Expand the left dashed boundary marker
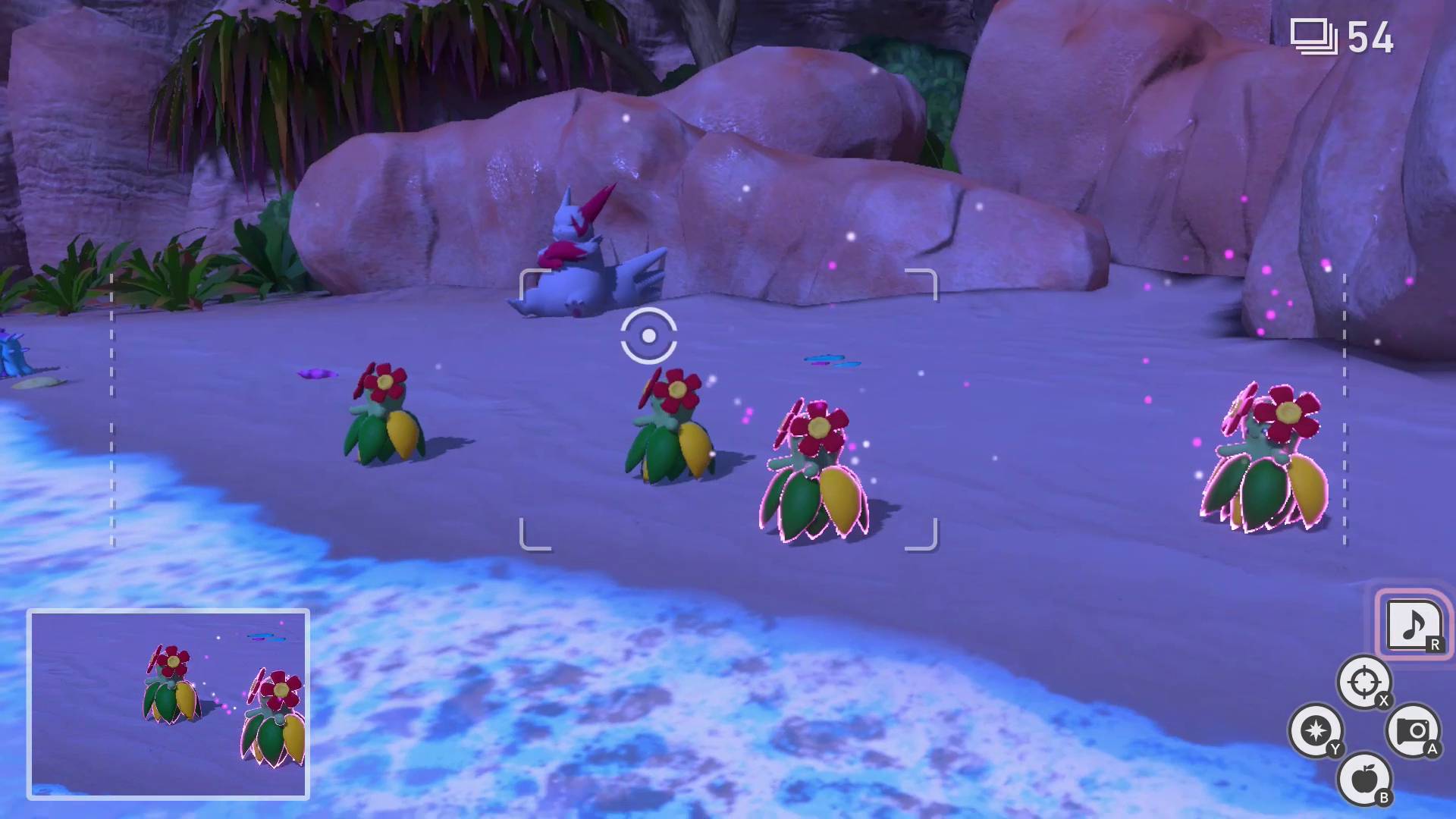The height and width of the screenshot is (819, 1456). pos(112,409)
